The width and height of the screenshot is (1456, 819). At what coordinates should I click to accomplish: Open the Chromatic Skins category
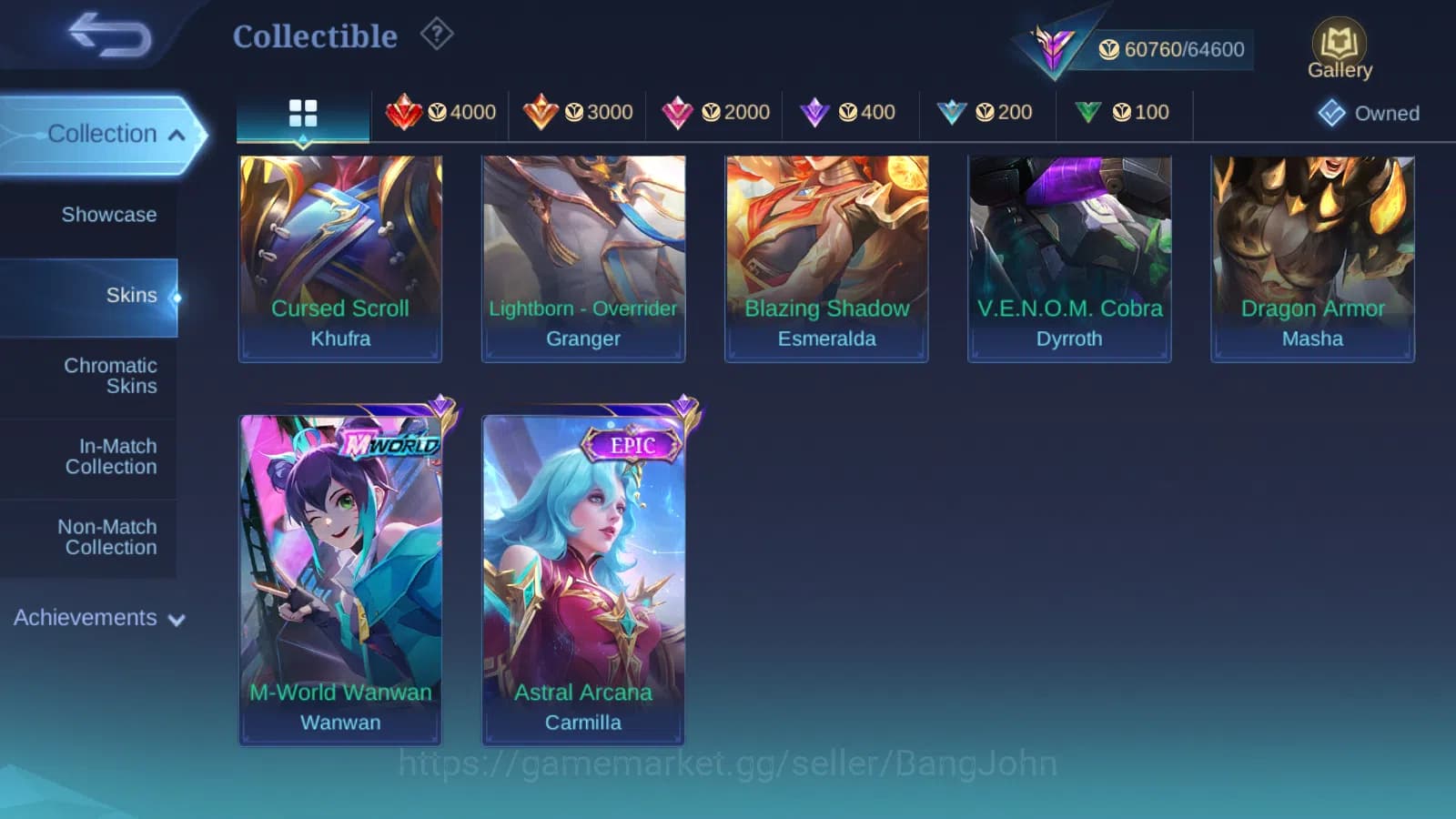[109, 375]
